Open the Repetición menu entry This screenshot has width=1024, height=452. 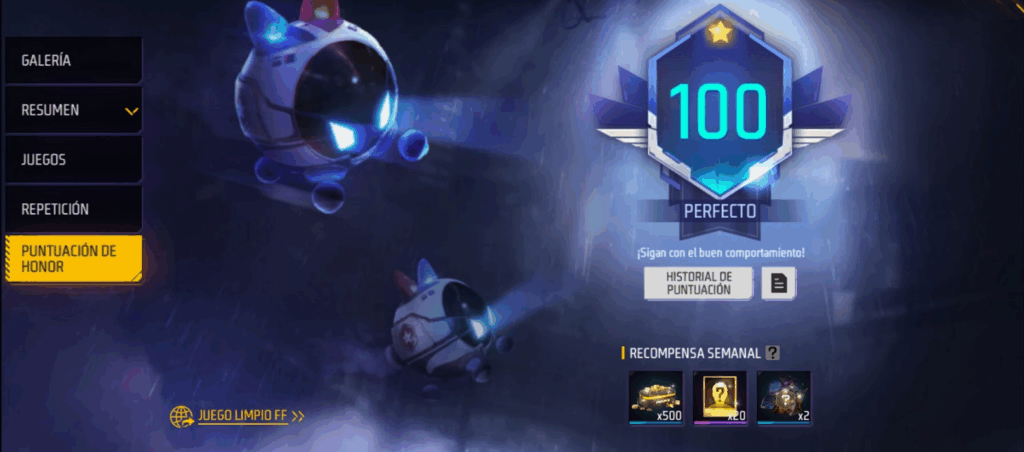72,209
